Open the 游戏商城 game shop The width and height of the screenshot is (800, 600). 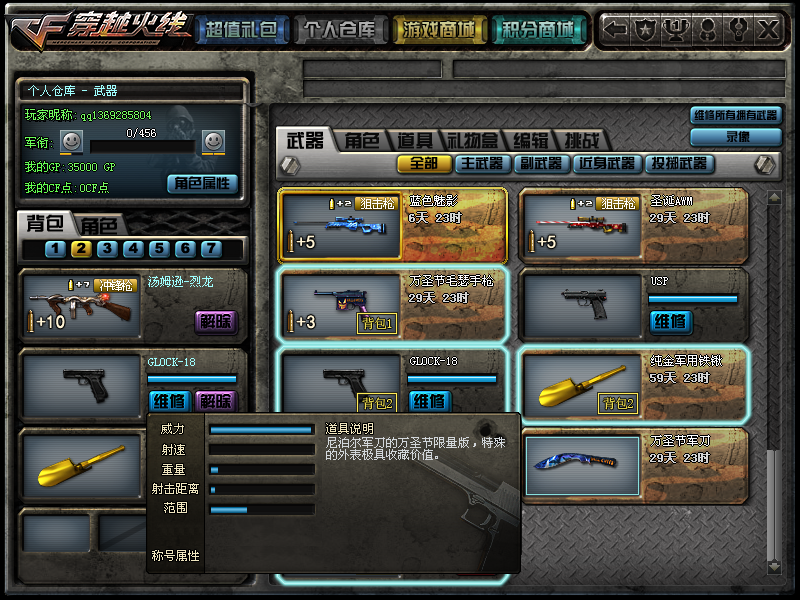[x=436, y=31]
